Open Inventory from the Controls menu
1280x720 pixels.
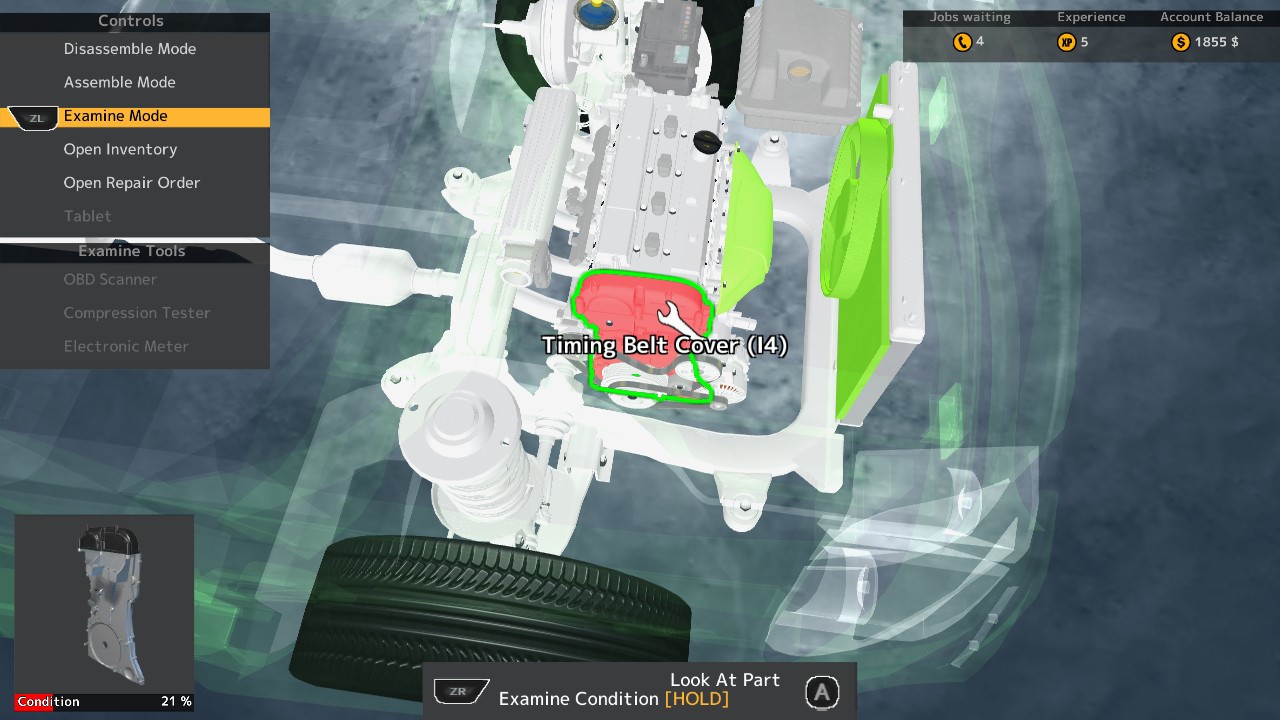point(122,149)
